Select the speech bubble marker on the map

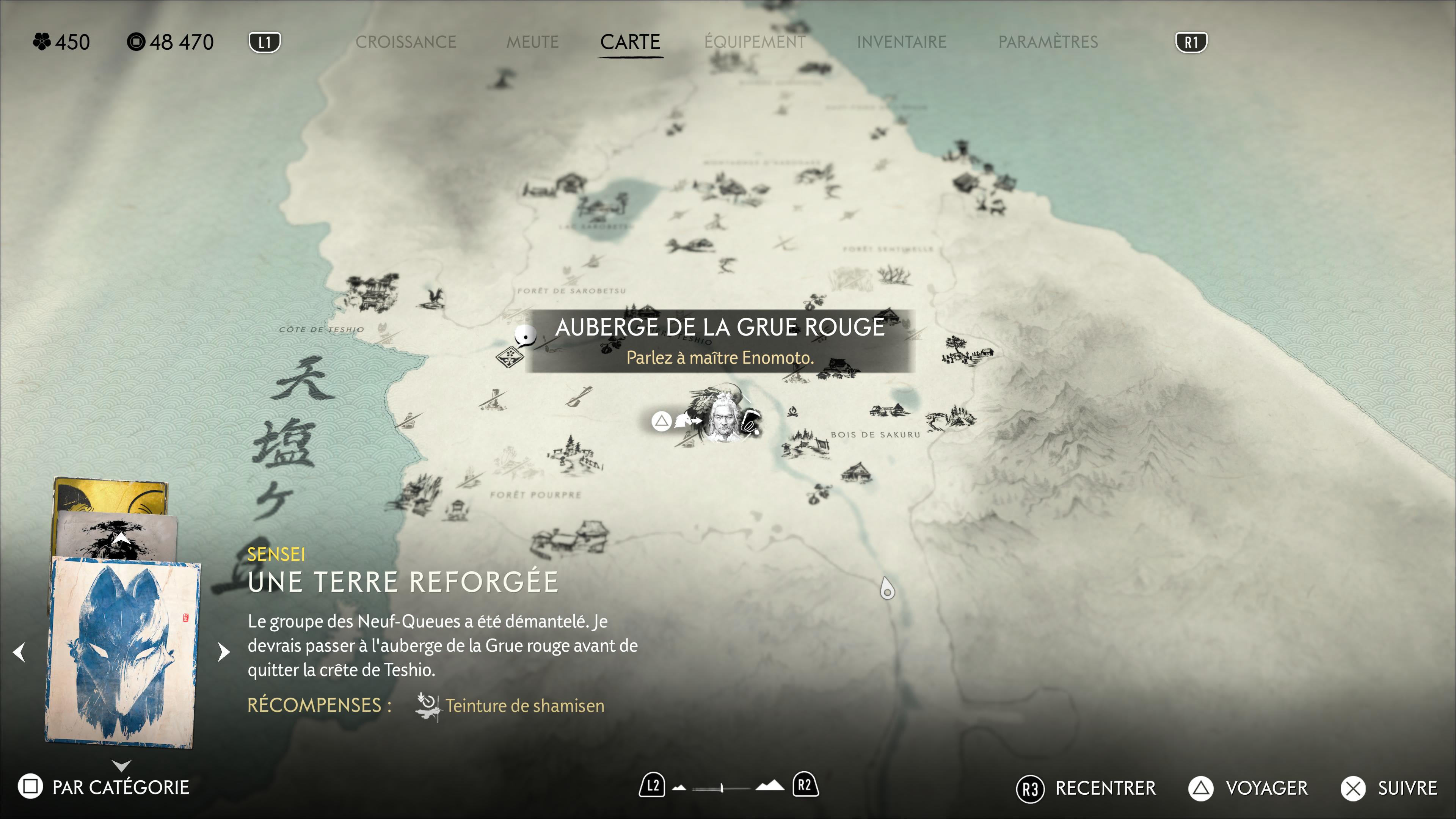click(526, 336)
